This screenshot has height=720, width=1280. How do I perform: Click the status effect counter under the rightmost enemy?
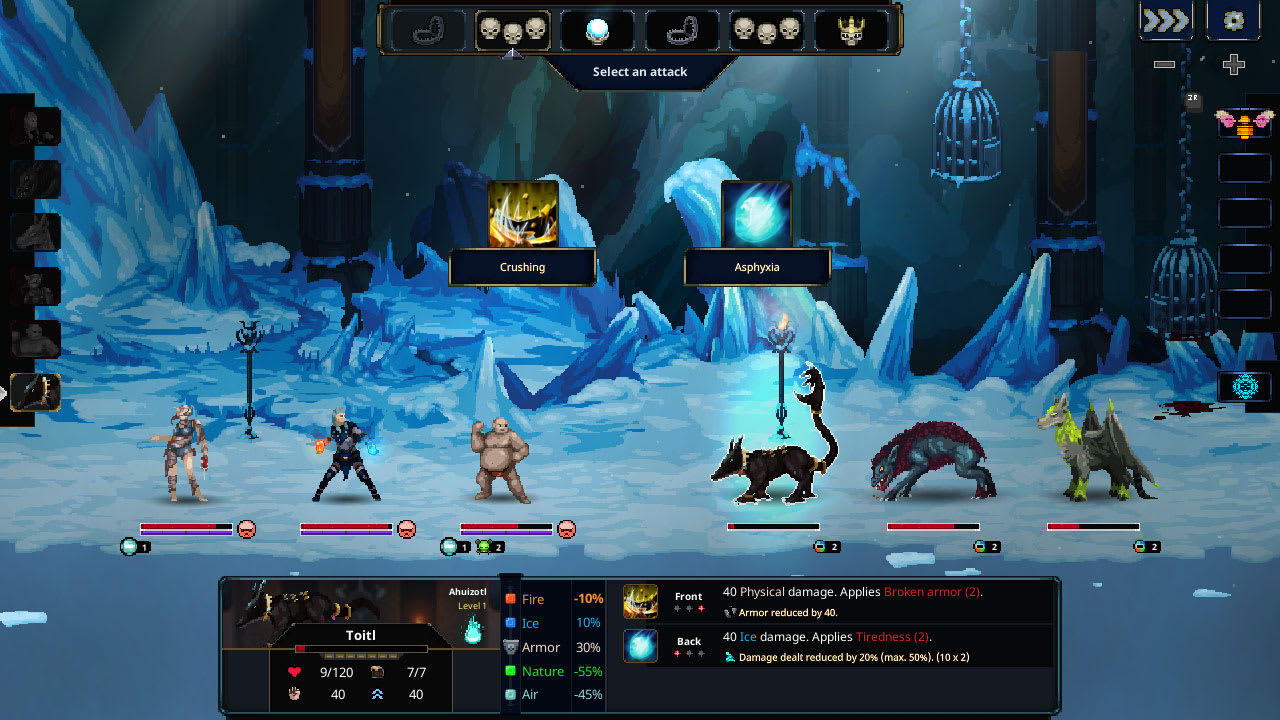(1148, 546)
